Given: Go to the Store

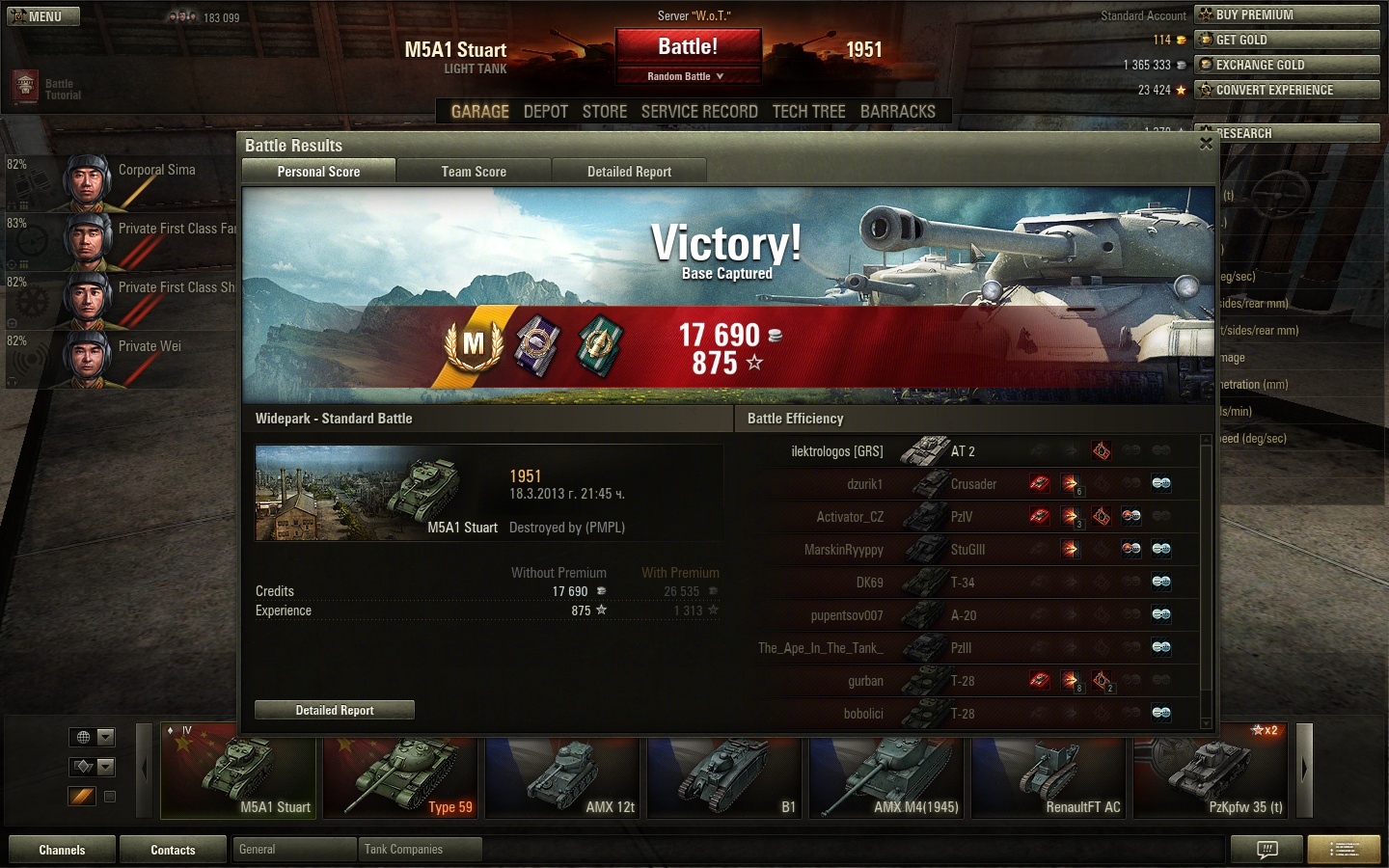Looking at the screenshot, I should (x=605, y=112).
